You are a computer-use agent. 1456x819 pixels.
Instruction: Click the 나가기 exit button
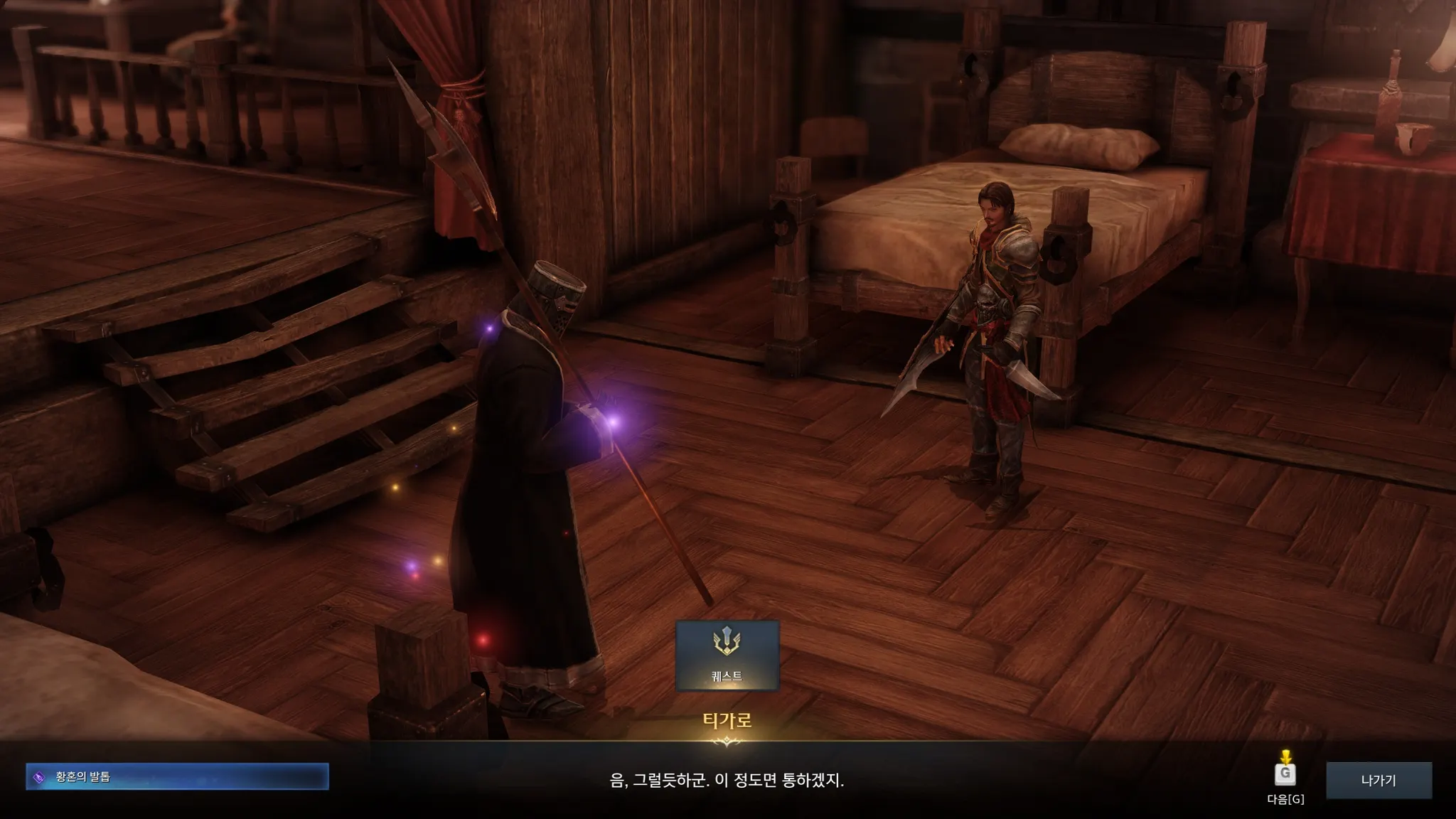pos(1379,780)
